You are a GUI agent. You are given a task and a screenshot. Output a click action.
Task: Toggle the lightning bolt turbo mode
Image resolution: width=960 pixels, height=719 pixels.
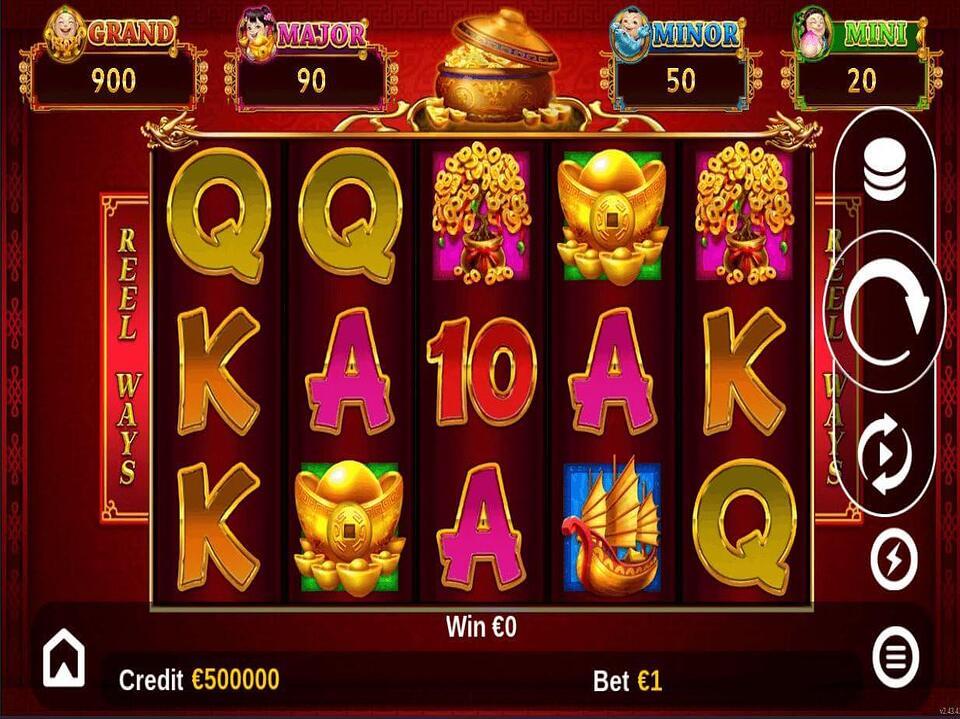tap(893, 560)
